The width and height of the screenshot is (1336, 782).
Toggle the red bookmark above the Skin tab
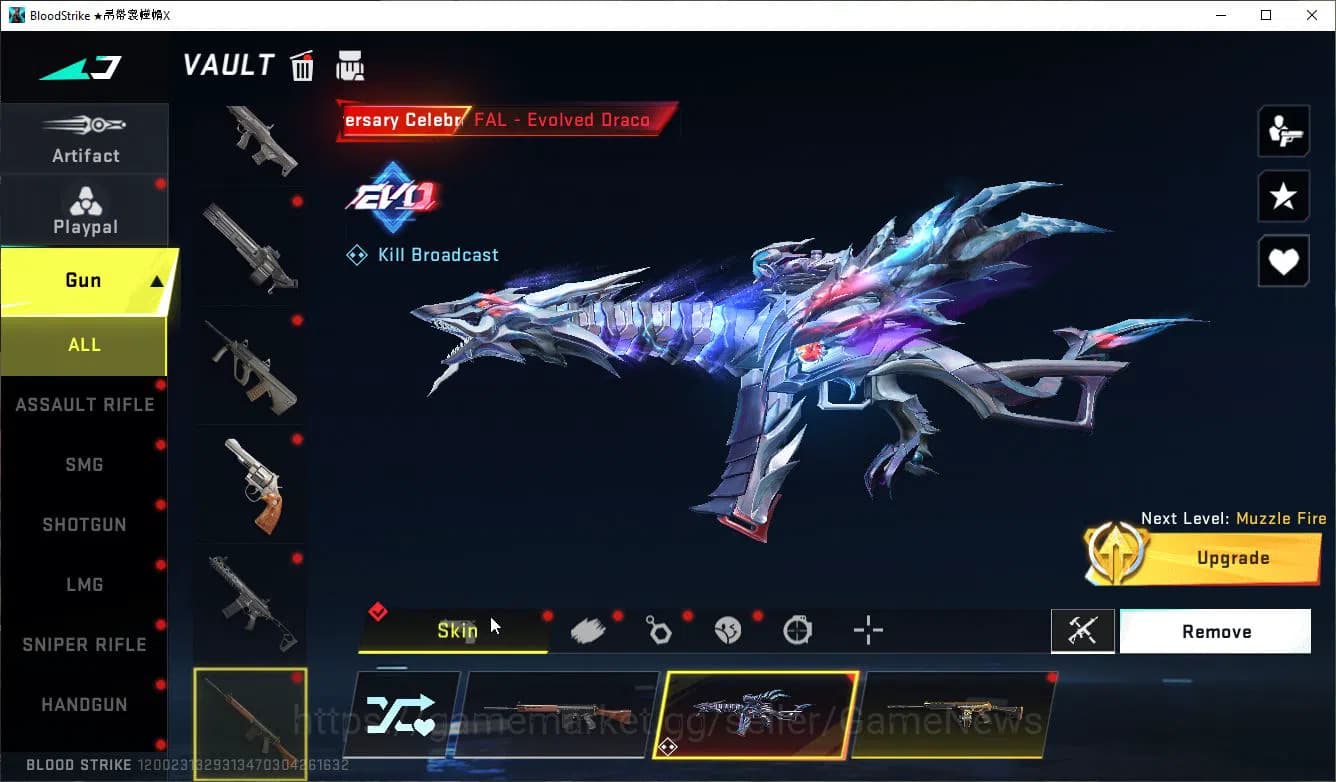[379, 610]
